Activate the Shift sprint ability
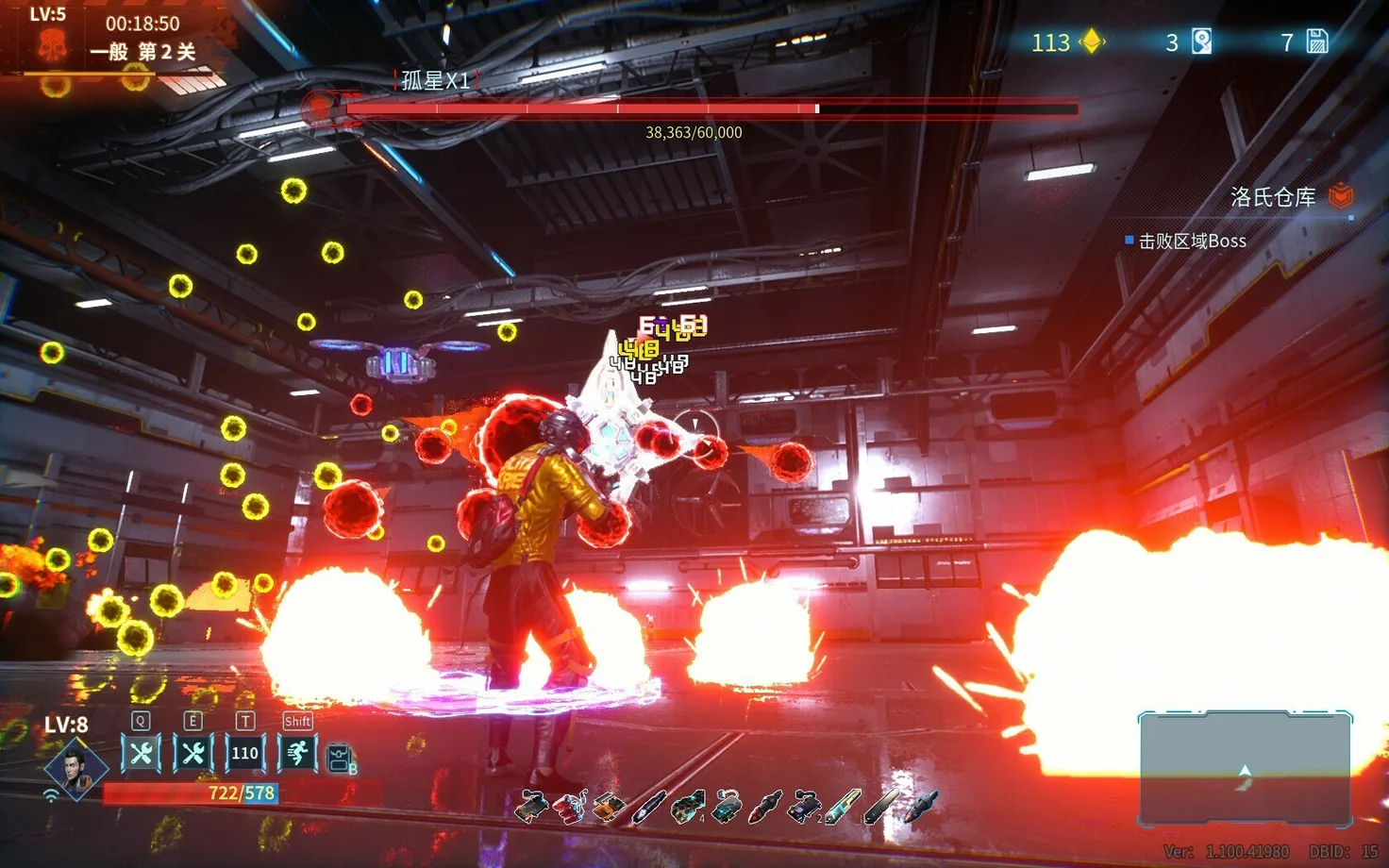The height and width of the screenshot is (868, 1389). (x=297, y=753)
